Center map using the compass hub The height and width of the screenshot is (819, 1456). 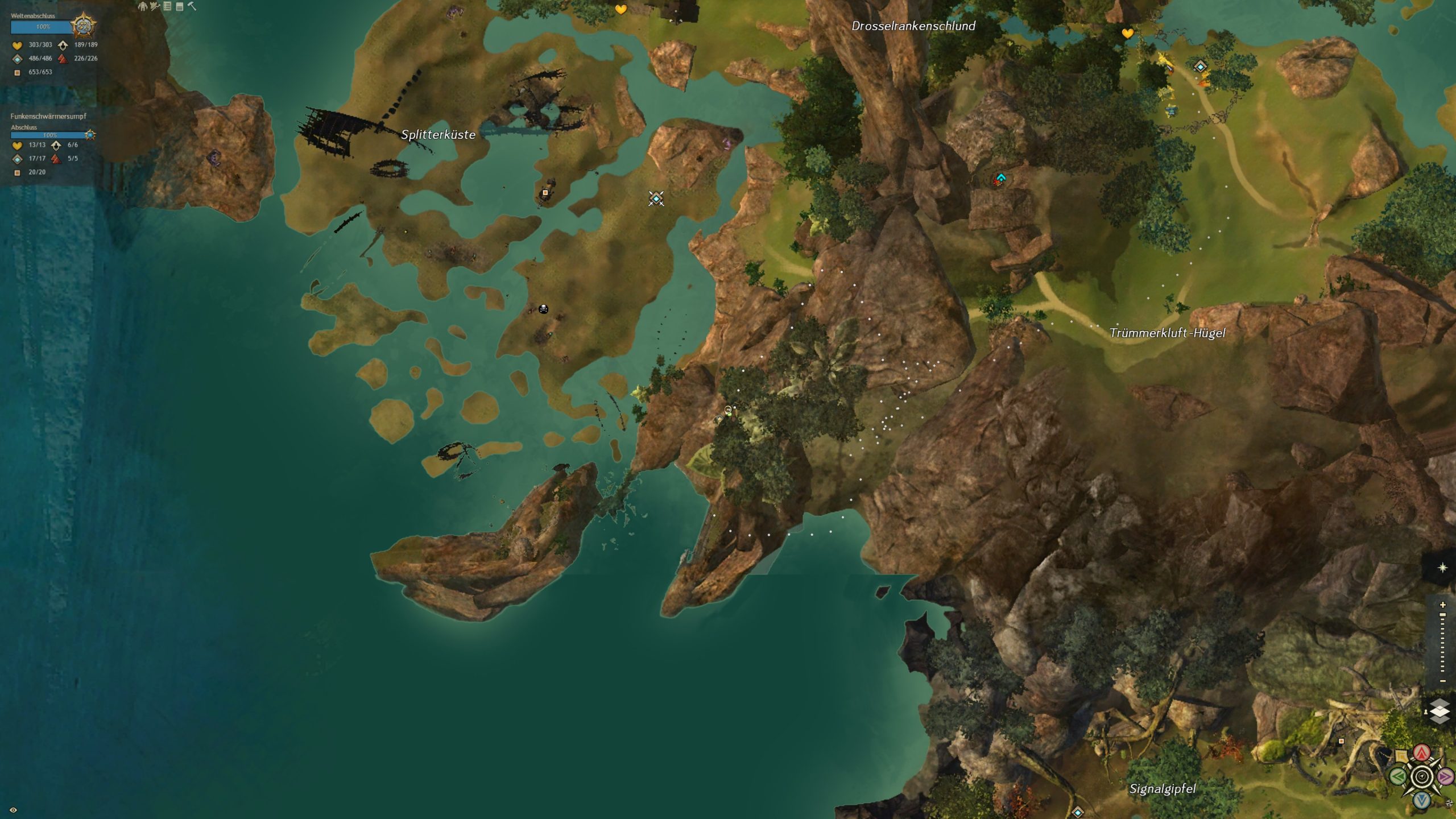[1422, 776]
